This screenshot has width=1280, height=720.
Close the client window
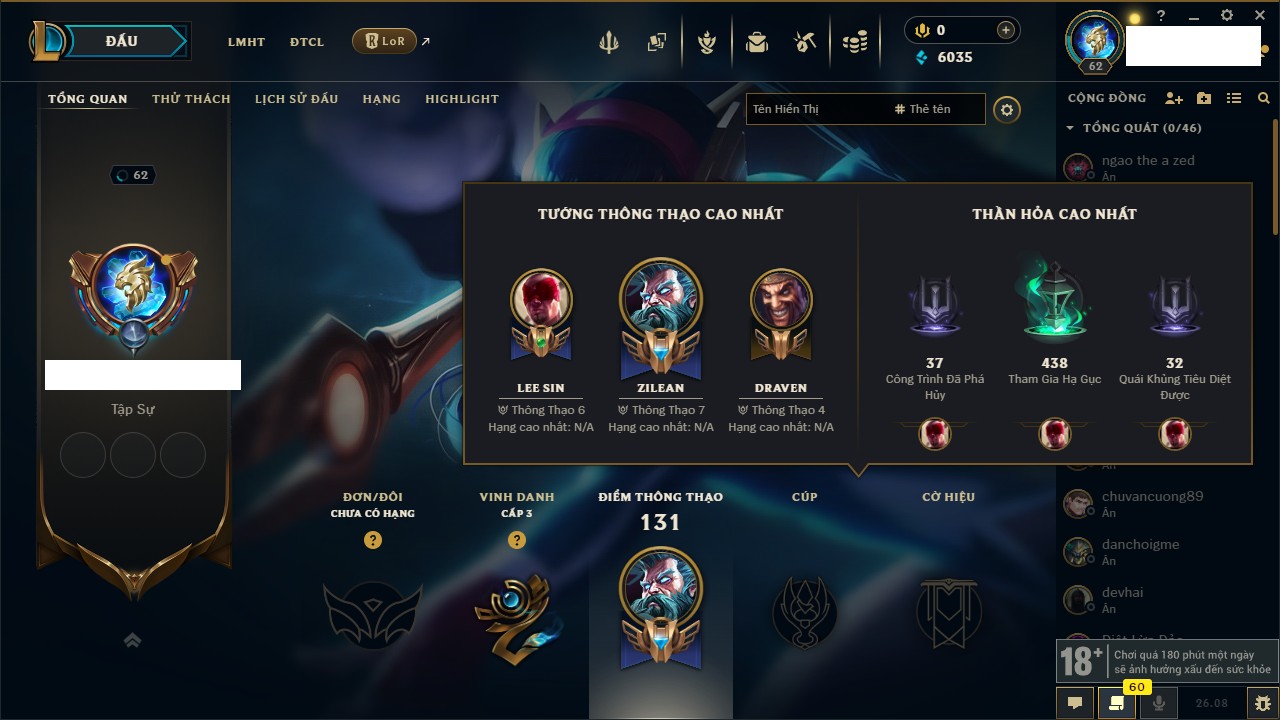[x=1259, y=16]
